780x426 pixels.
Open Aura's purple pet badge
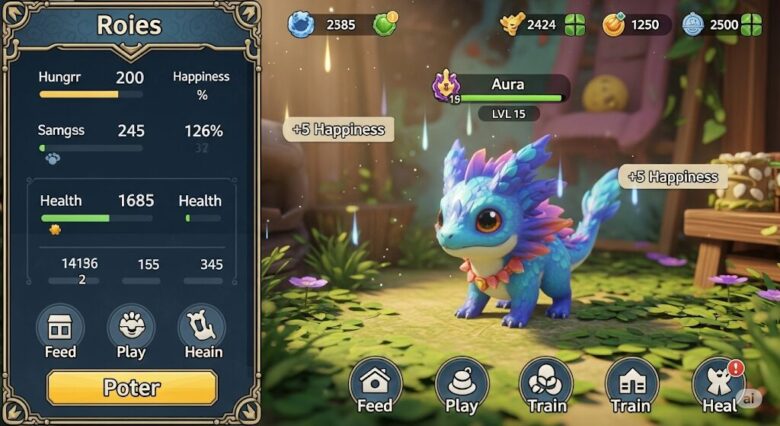[x=445, y=85]
